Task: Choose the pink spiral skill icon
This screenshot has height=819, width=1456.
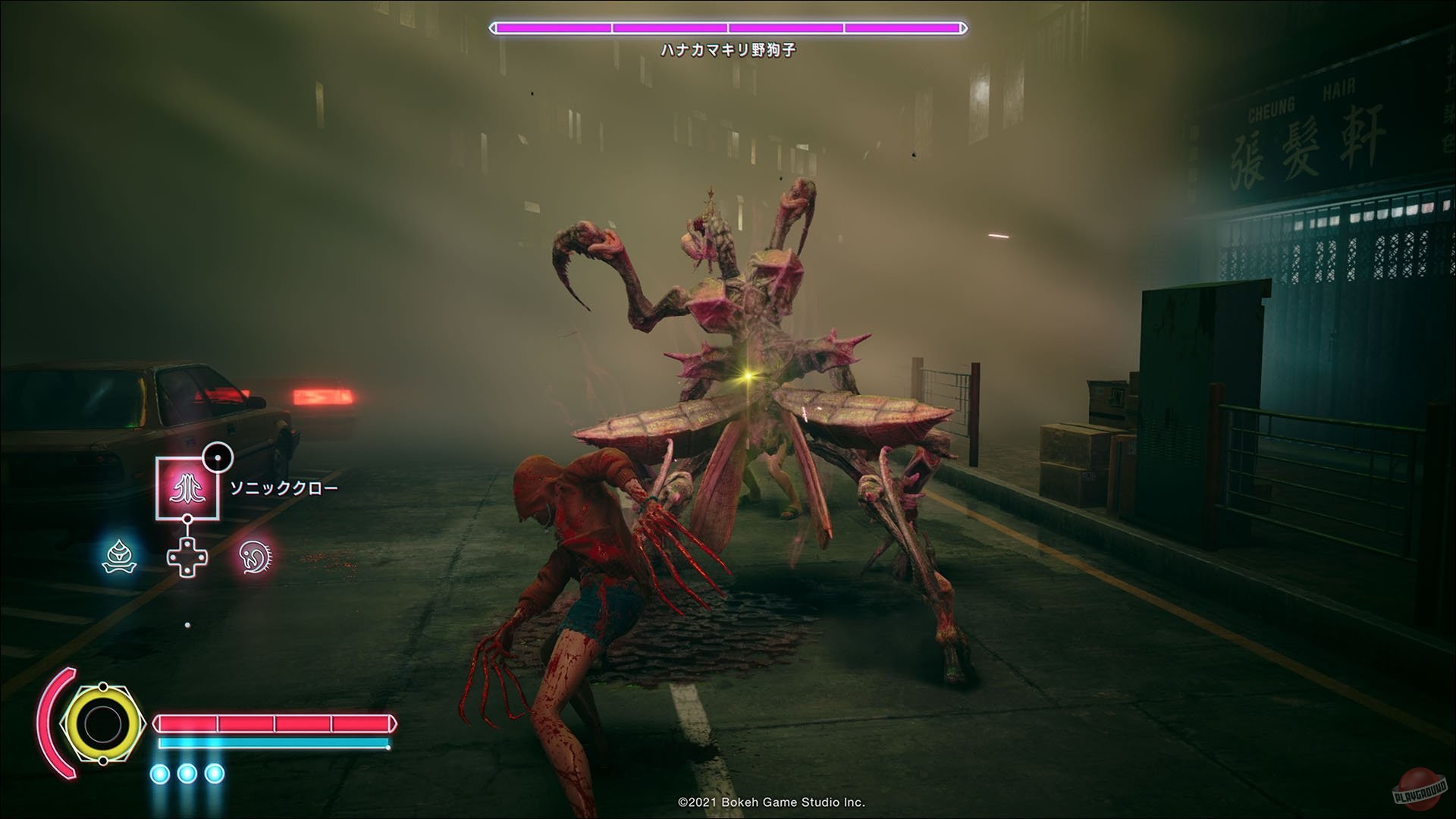Action: click(x=256, y=557)
